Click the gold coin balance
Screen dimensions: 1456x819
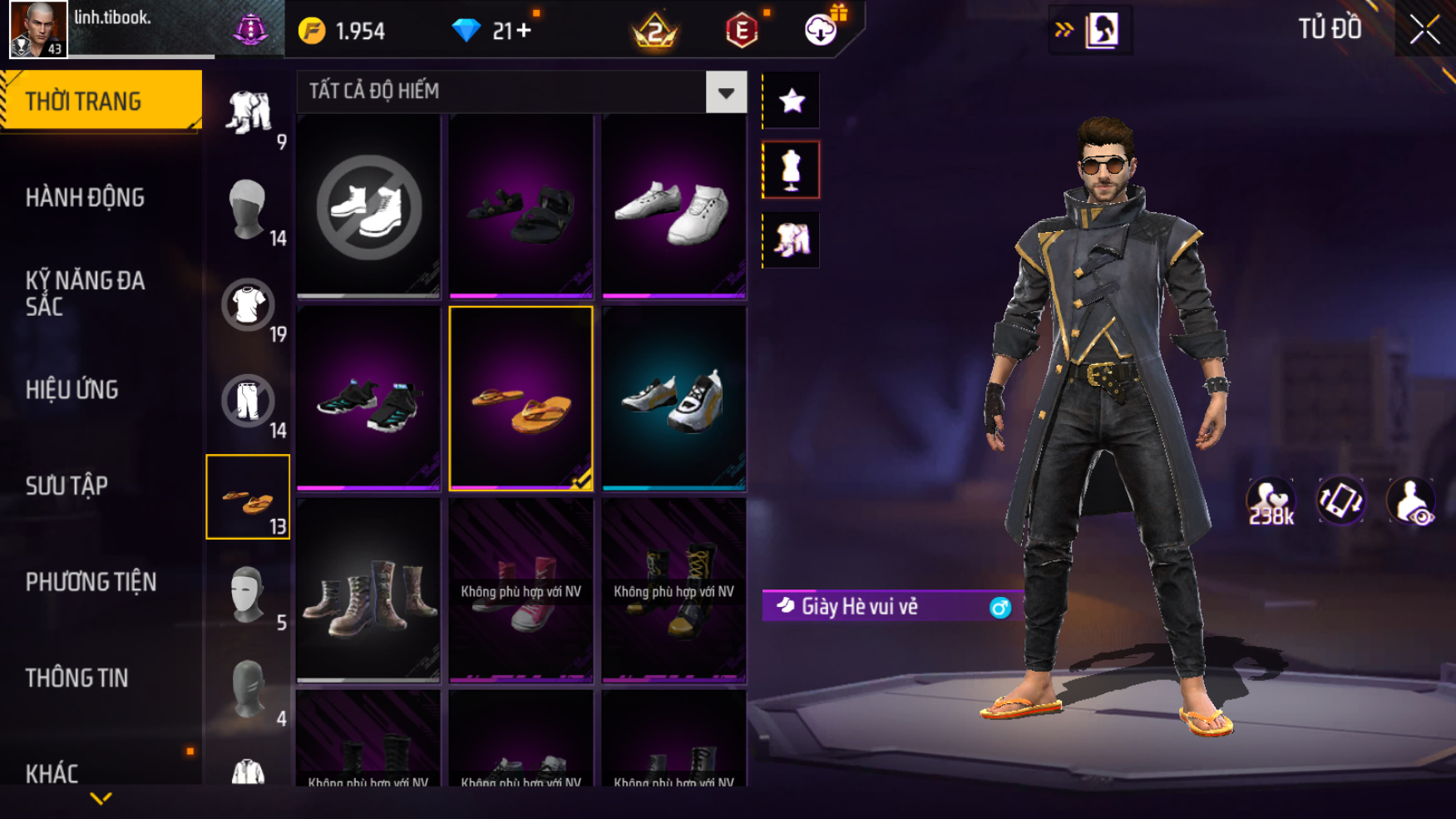pos(342,31)
